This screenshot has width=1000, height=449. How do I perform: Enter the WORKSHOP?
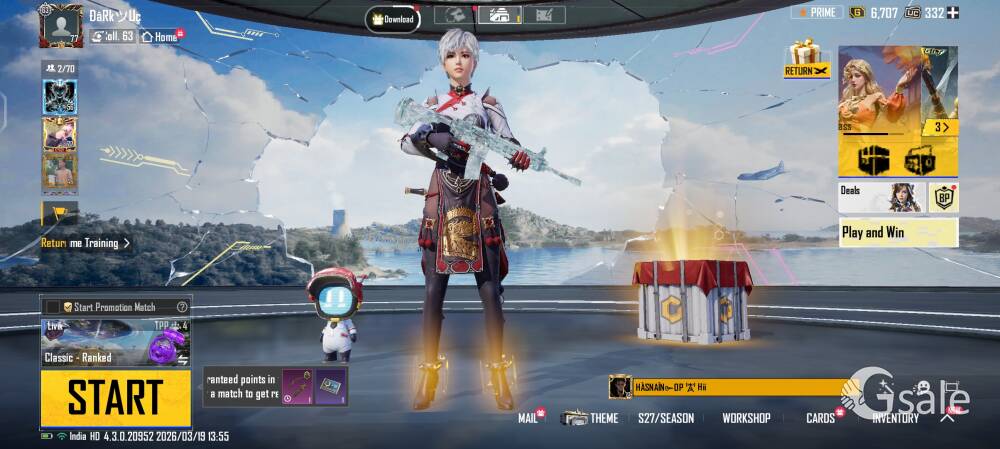pyautogui.click(x=746, y=418)
